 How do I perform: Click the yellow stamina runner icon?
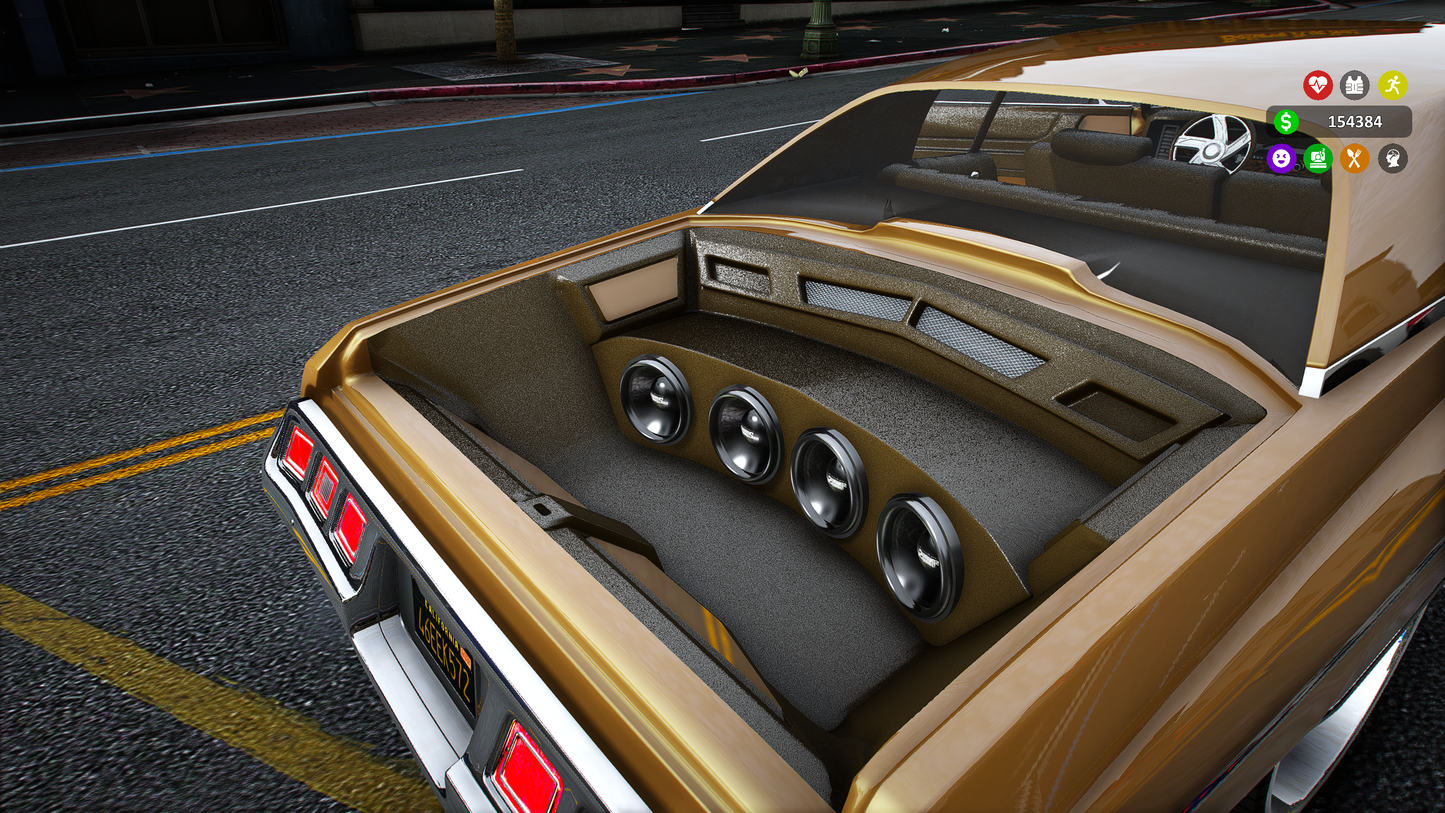[x=1394, y=85]
